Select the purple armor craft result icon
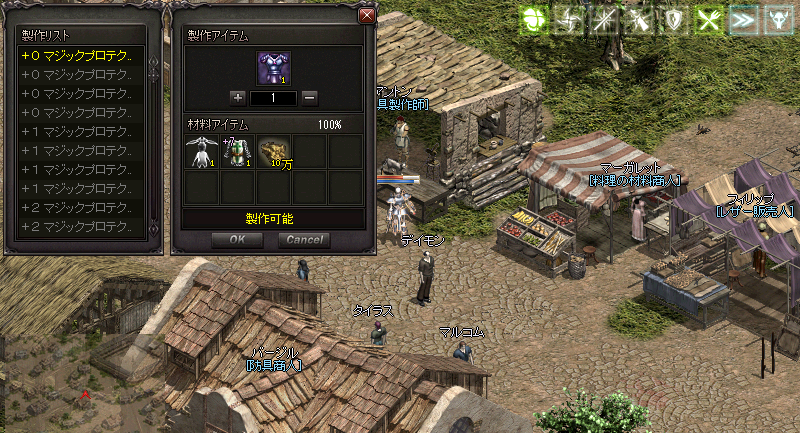Screen dimensions: 800x433 273,66
